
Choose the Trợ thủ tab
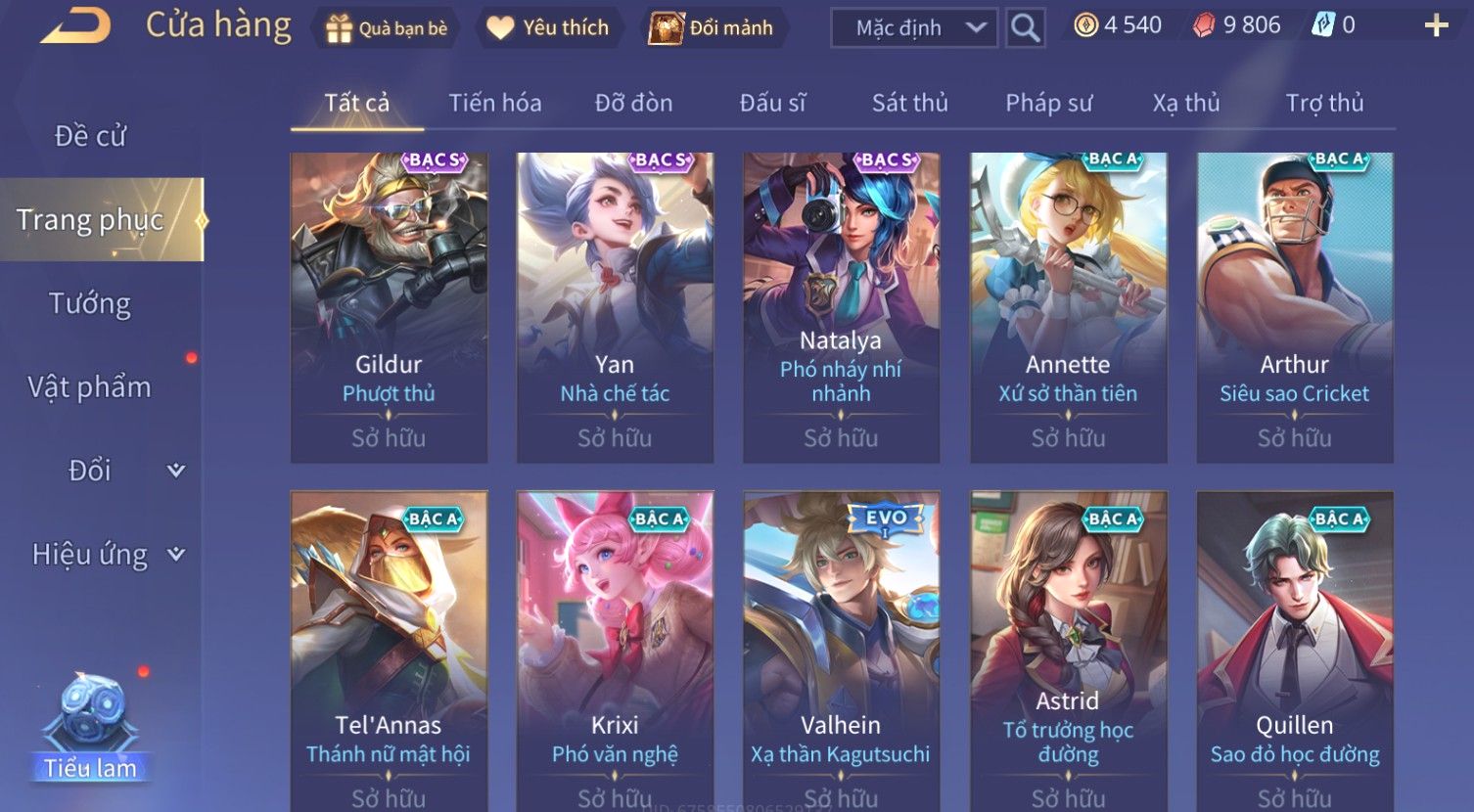coord(1324,103)
